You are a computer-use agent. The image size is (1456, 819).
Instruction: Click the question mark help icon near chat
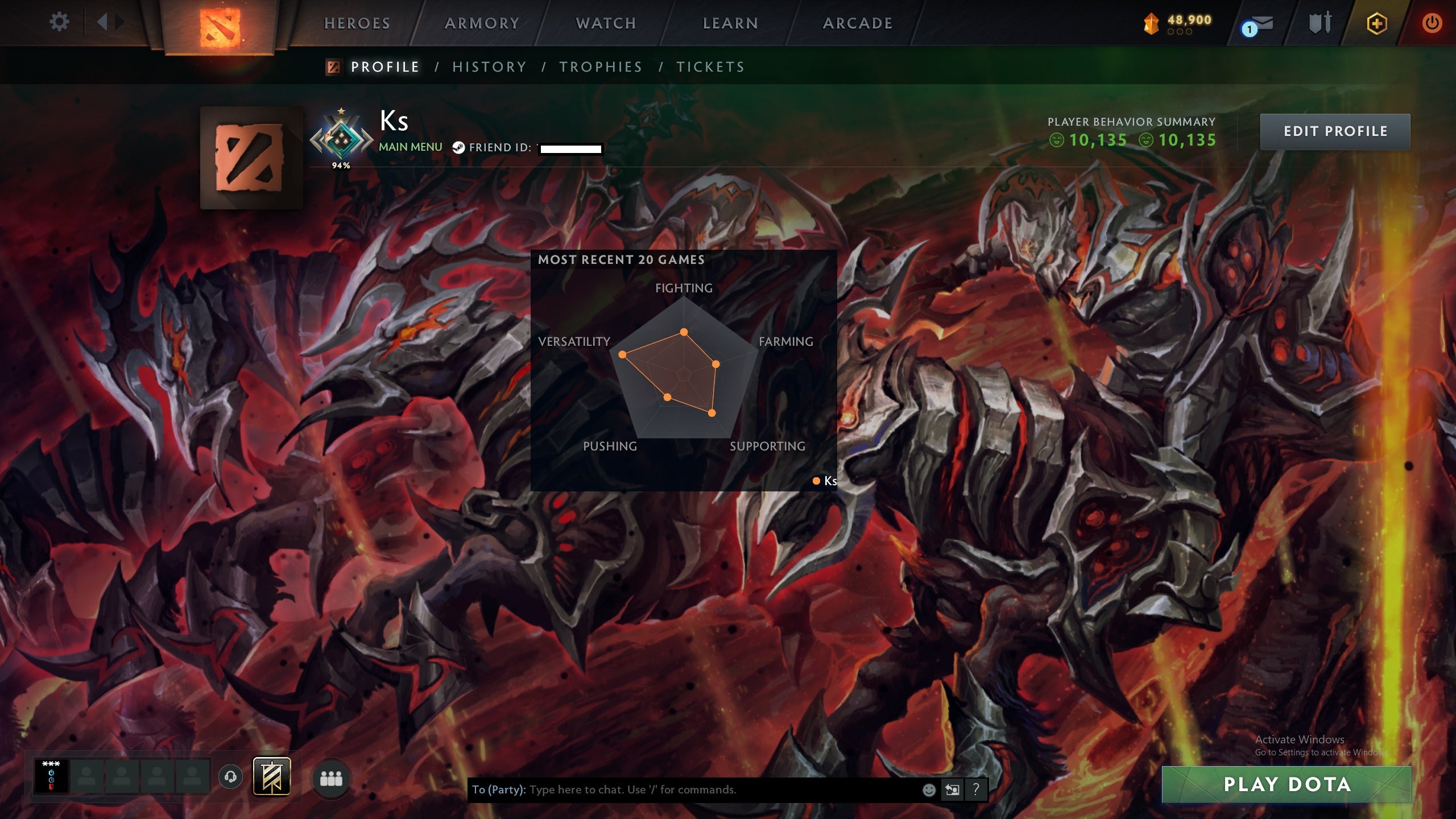click(975, 790)
